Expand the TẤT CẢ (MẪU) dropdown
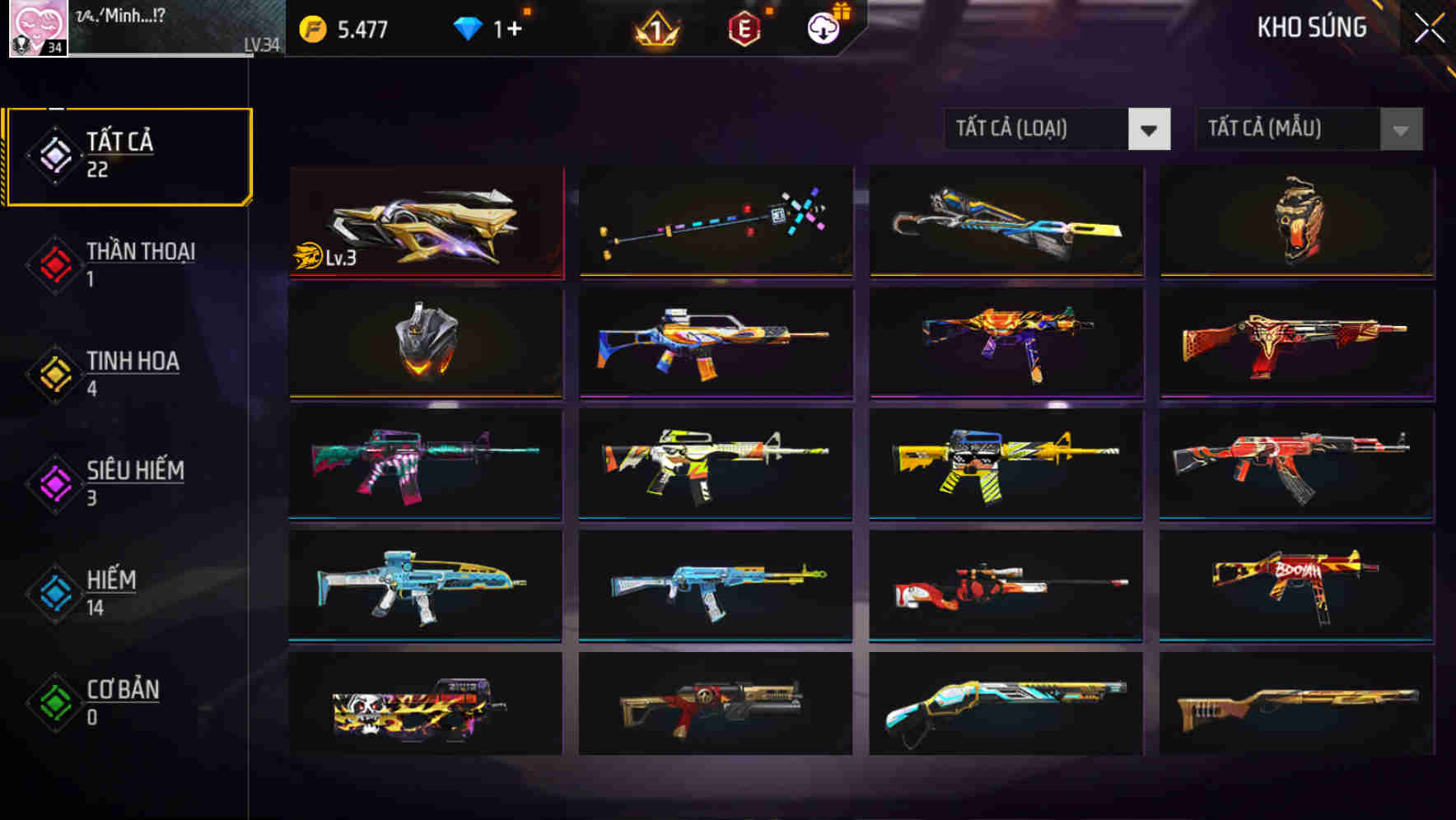Image resolution: width=1456 pixels, height=820 pixels. (x=1289, y=129)
